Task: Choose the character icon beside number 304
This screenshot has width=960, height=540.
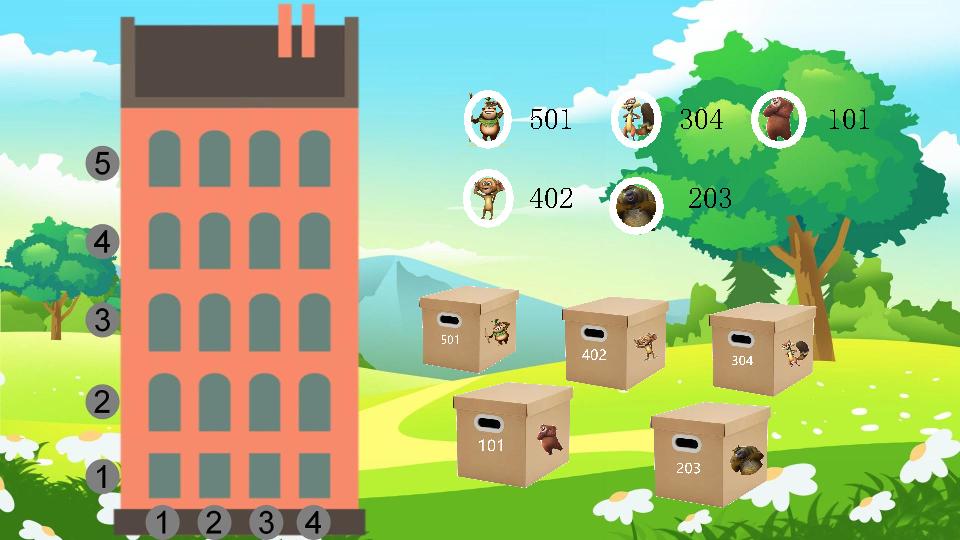Action: click(x=636, y=119)
